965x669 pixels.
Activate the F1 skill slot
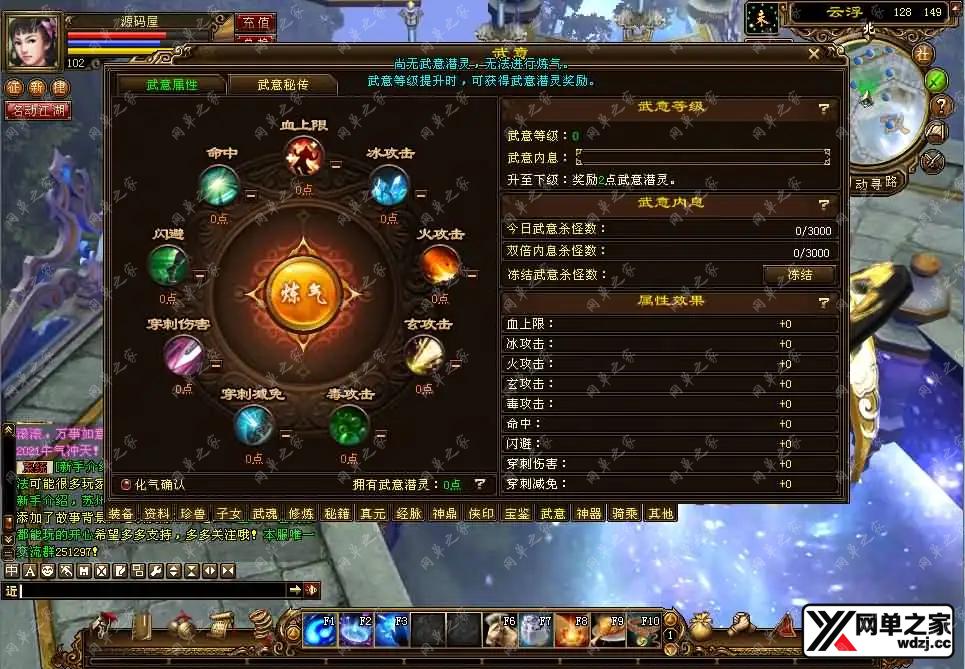point(320,630)
